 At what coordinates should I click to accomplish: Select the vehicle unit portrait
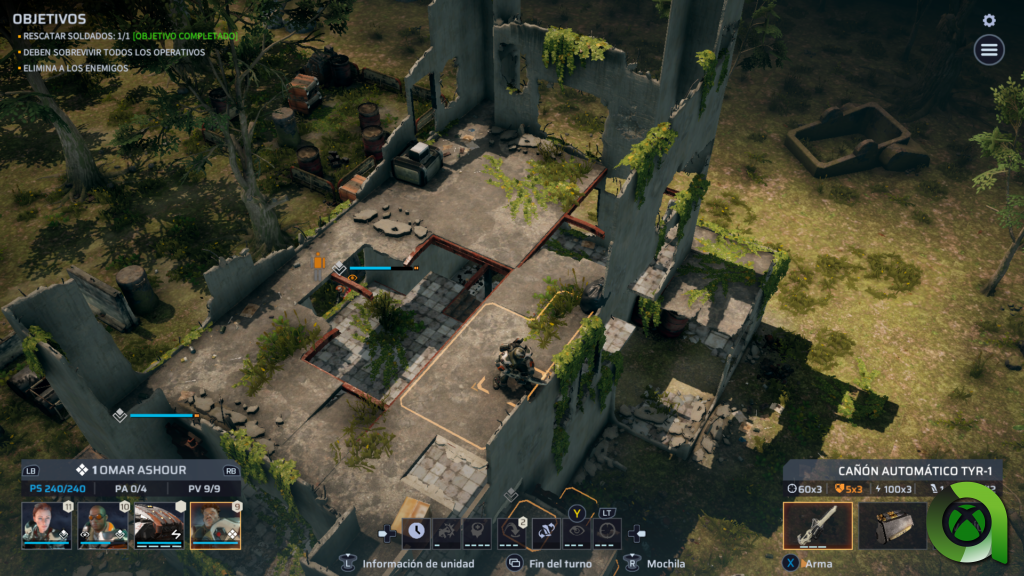click(x=159, y=525)
